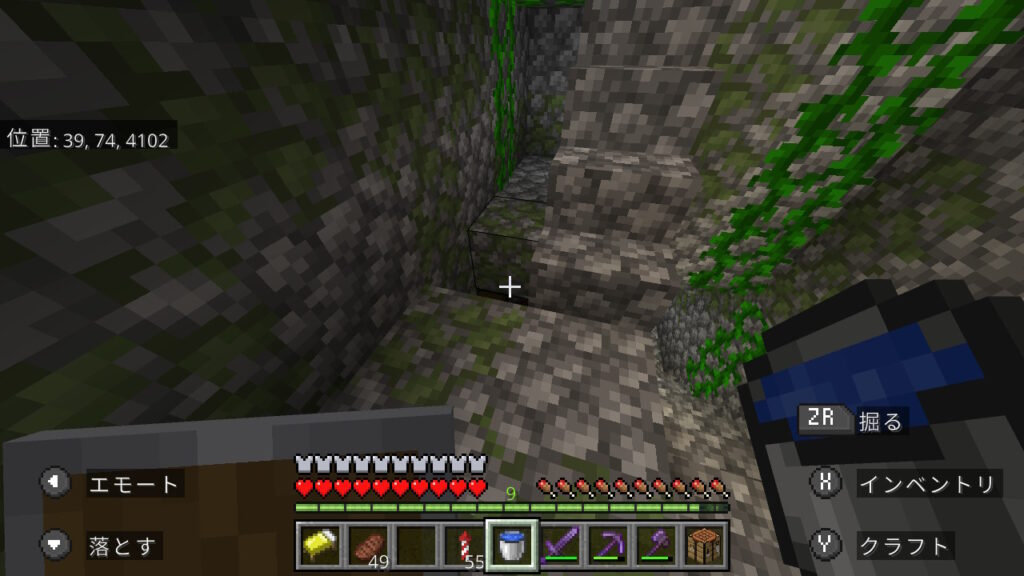The width and height of the screenshot is (1024, 576).
Task: Choose the crafting table hotbar slot
Action: tap(704, 545)
